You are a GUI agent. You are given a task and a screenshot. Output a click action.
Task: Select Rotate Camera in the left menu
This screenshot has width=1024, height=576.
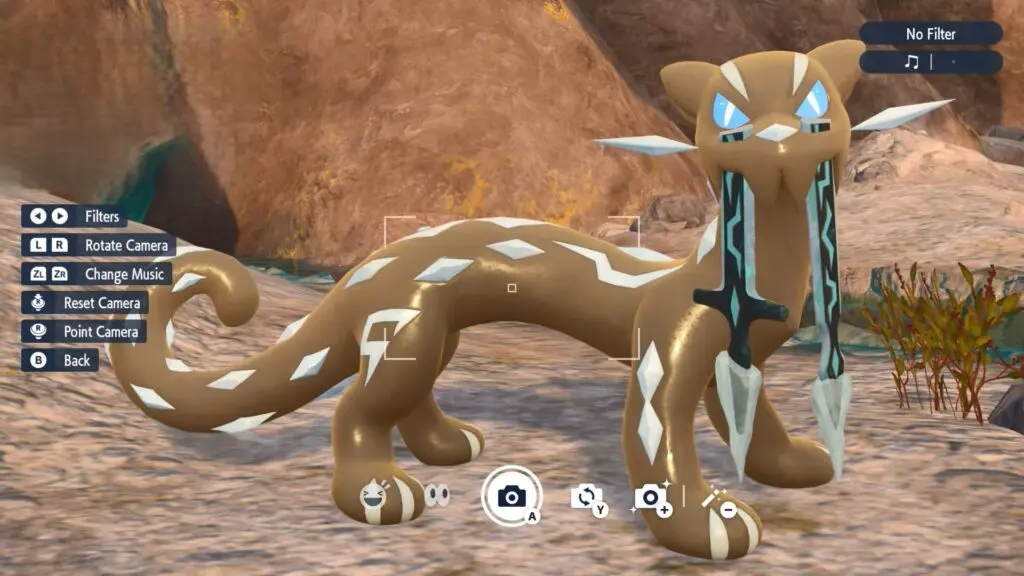(x=99, y=245)
